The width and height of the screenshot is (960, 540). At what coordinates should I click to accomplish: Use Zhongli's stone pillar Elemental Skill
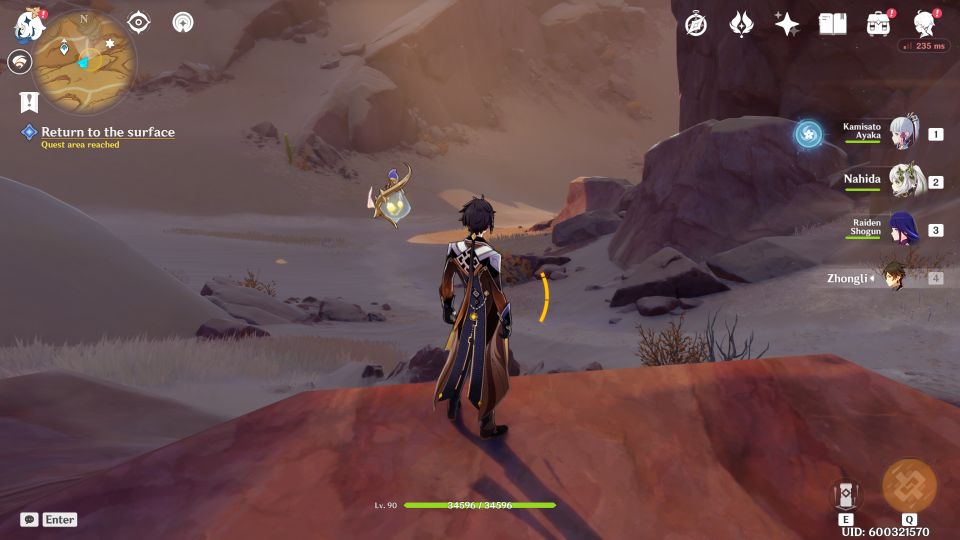point(846,495)
